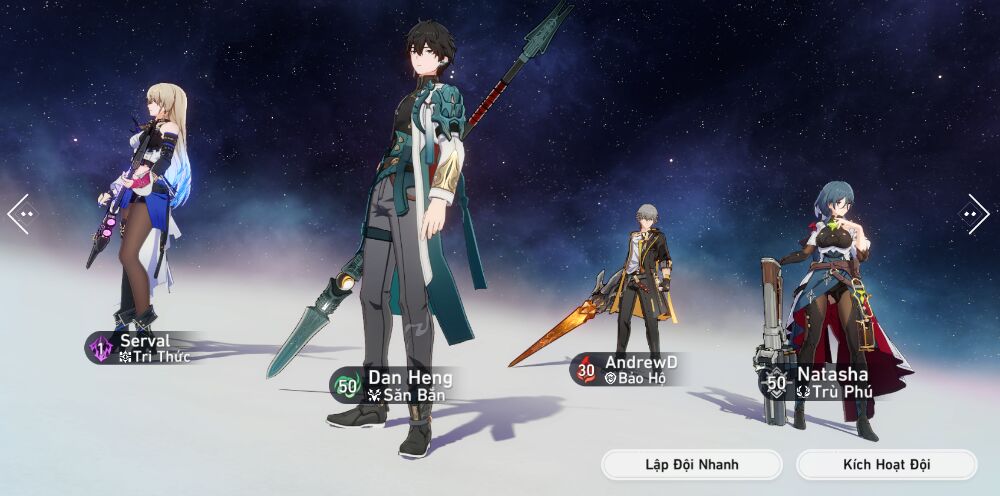The width and height of the screenshot is (1000, 496).
Task: Pick AndrewD's Bảo Hộ character label
Action: (628, 369)
